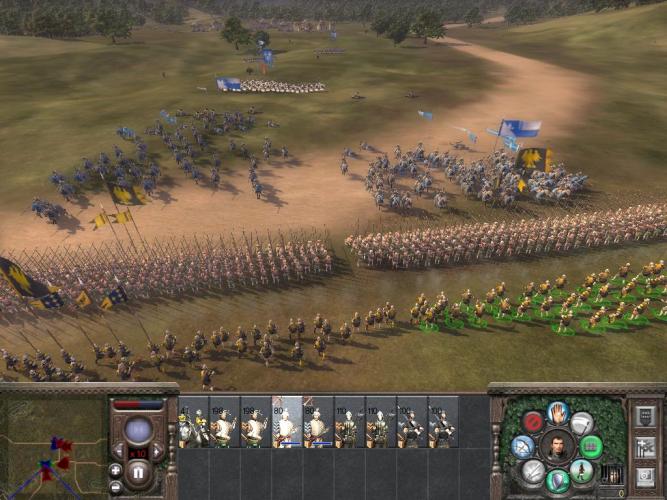The width and height of the screenshot is (667, 500).
Task: Select the general's cavalry unit card
Action: click(x=194, y=422)
